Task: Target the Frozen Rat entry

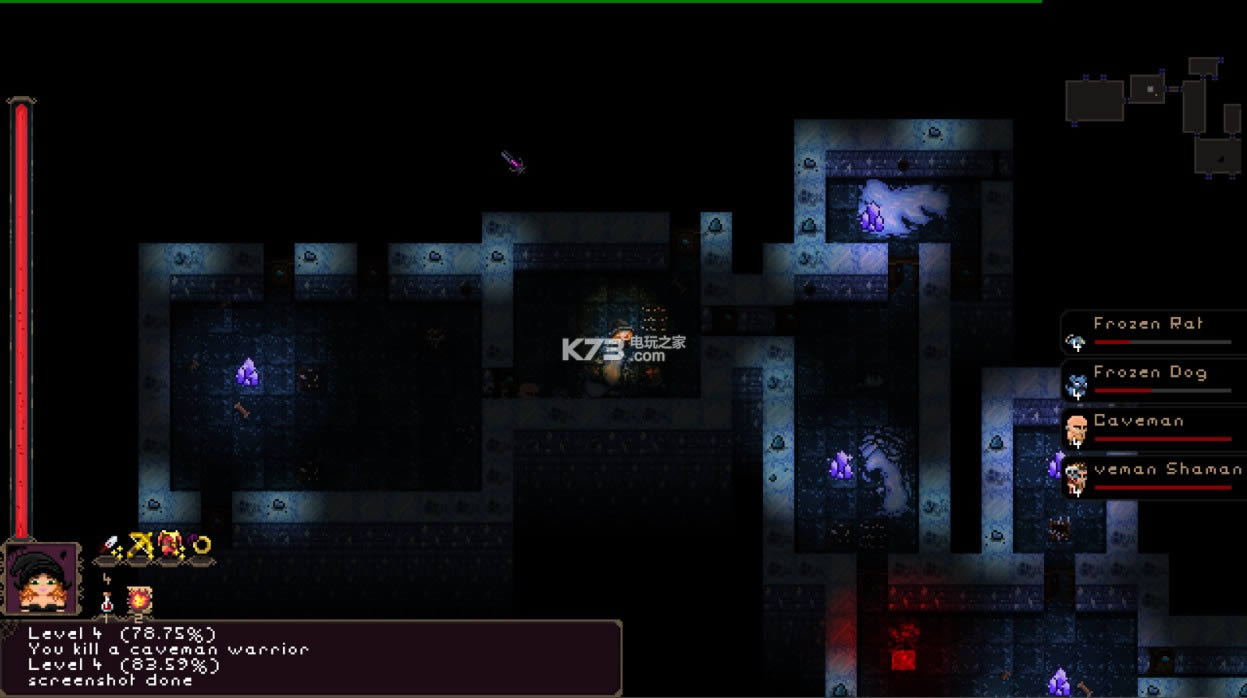Action: pyautogui.click(x=1153, y=333)
